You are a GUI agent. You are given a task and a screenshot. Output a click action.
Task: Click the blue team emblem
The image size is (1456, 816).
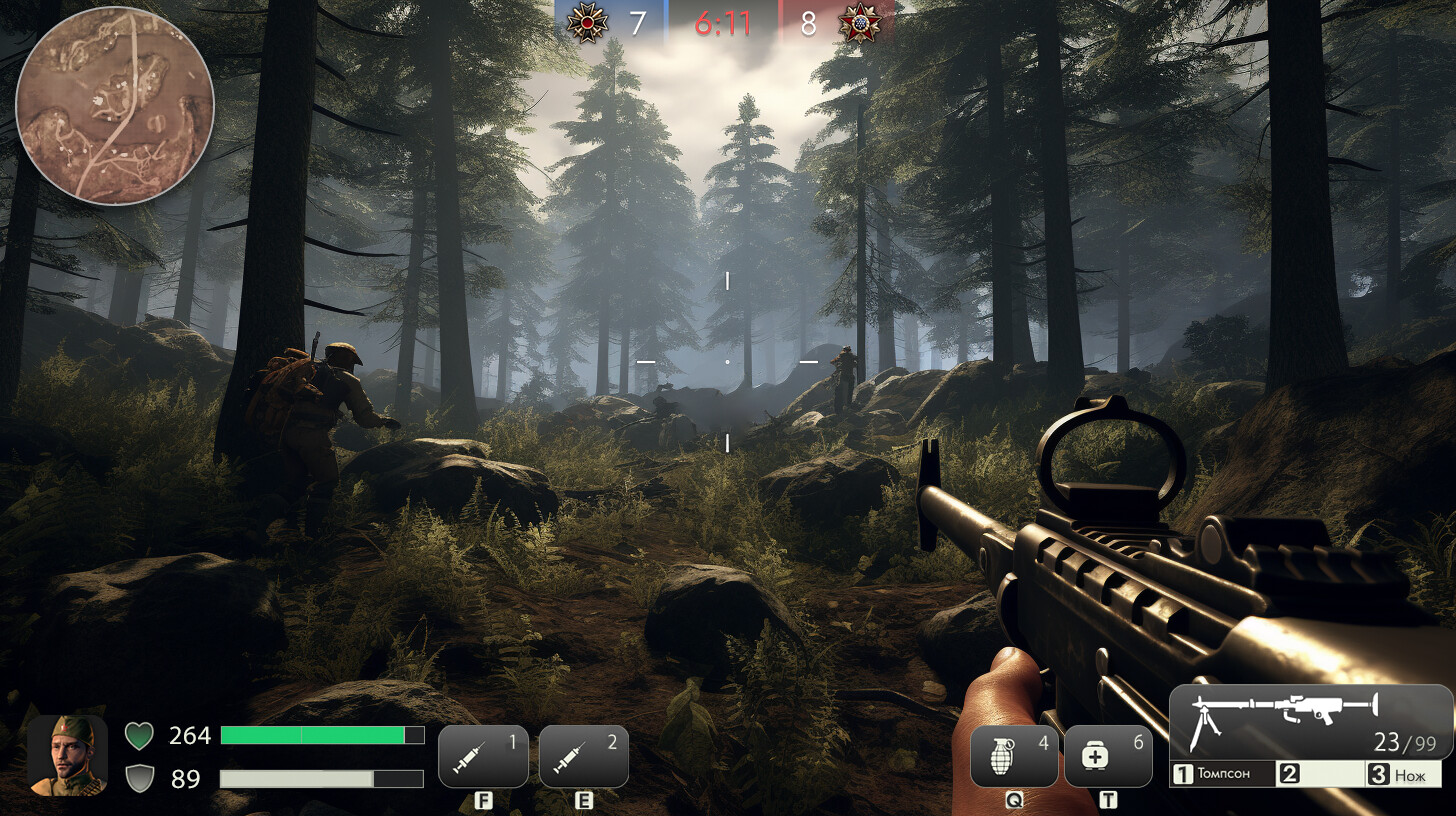tap(586, 22)
